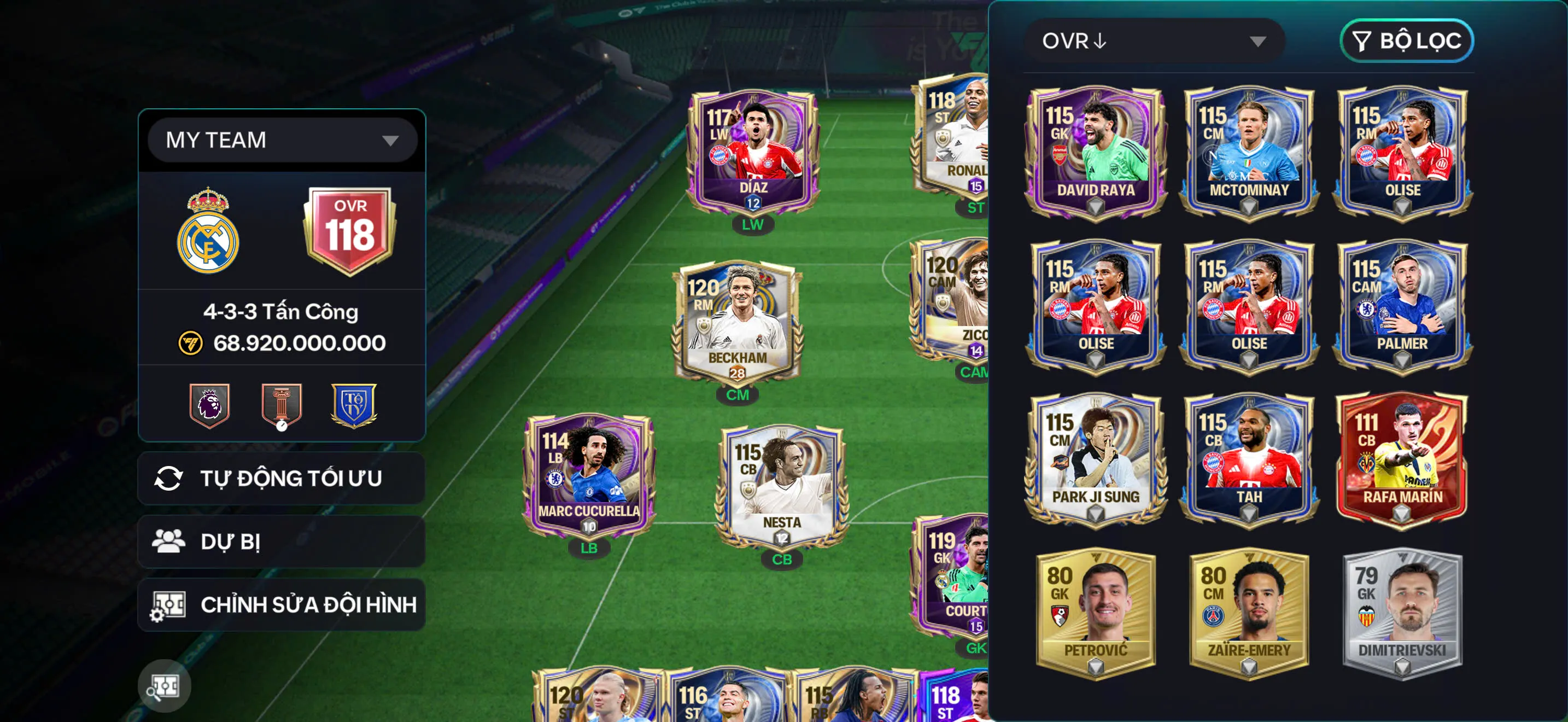
Task: Click the funnel icon inside BỘ LỌC
Action: pyautogui.click(x=1362, y=41)
